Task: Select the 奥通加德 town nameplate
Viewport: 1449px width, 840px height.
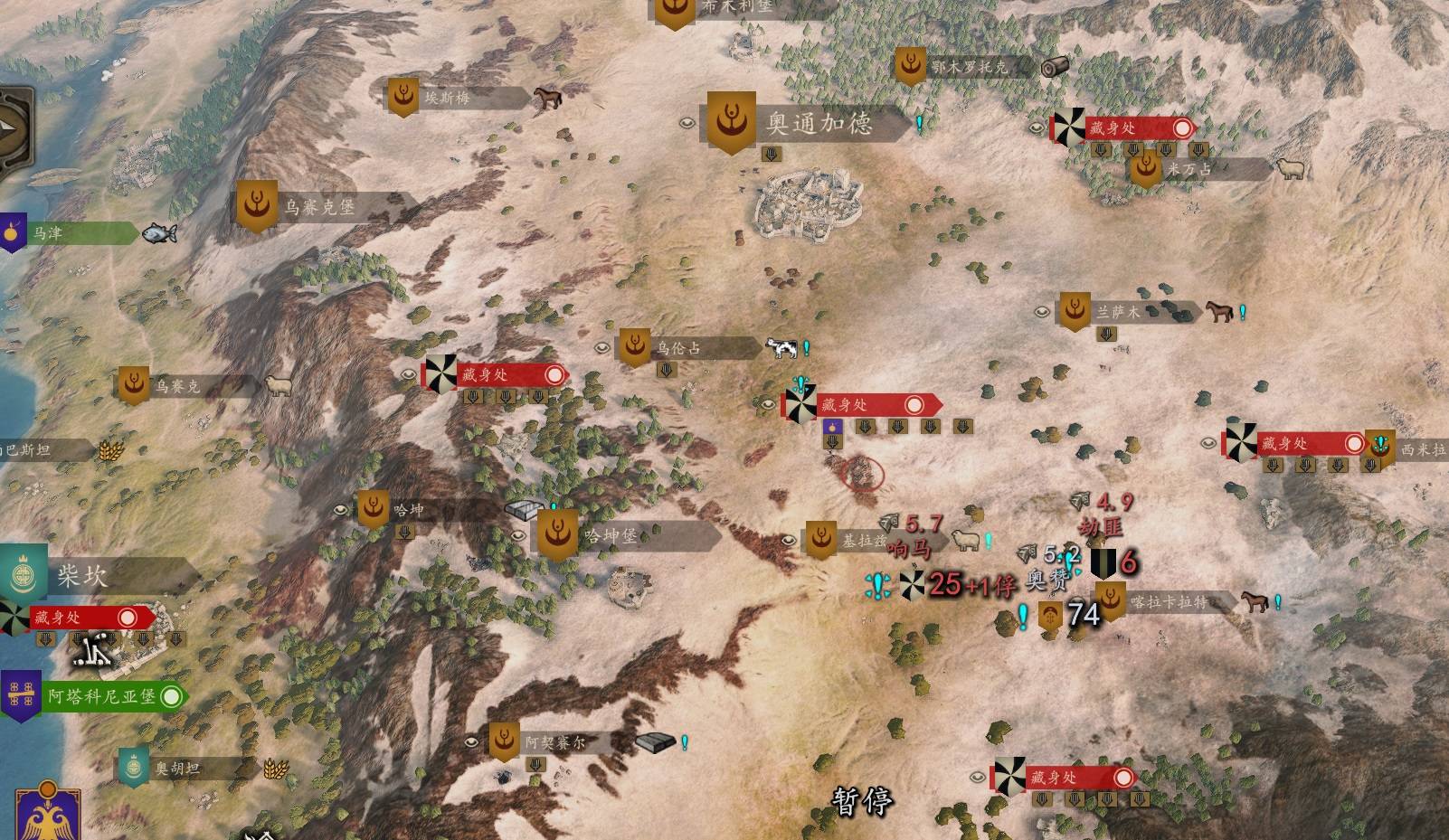Action: [x=819, y=123]
